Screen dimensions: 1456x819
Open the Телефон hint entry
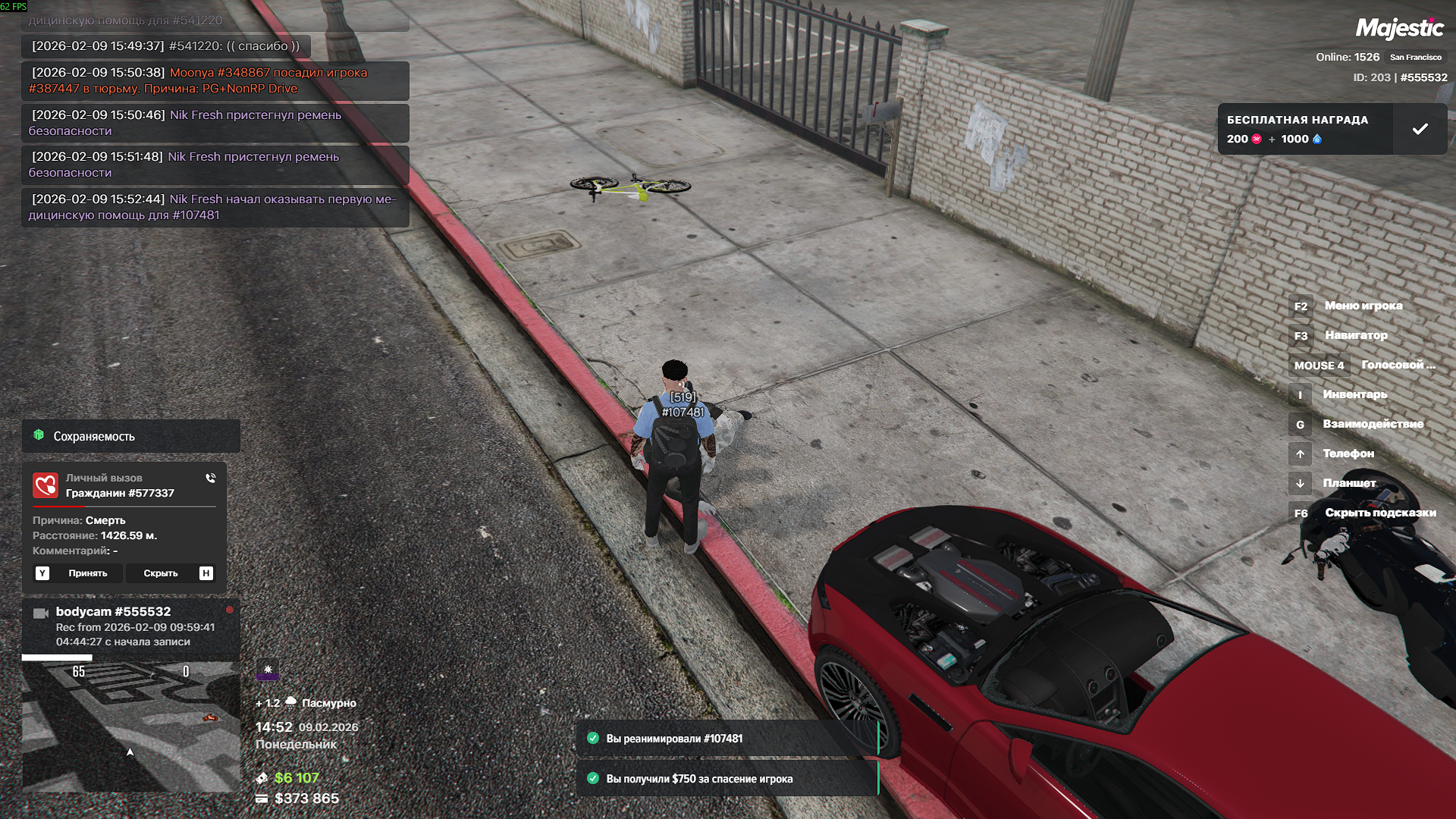coord(1348,453)
